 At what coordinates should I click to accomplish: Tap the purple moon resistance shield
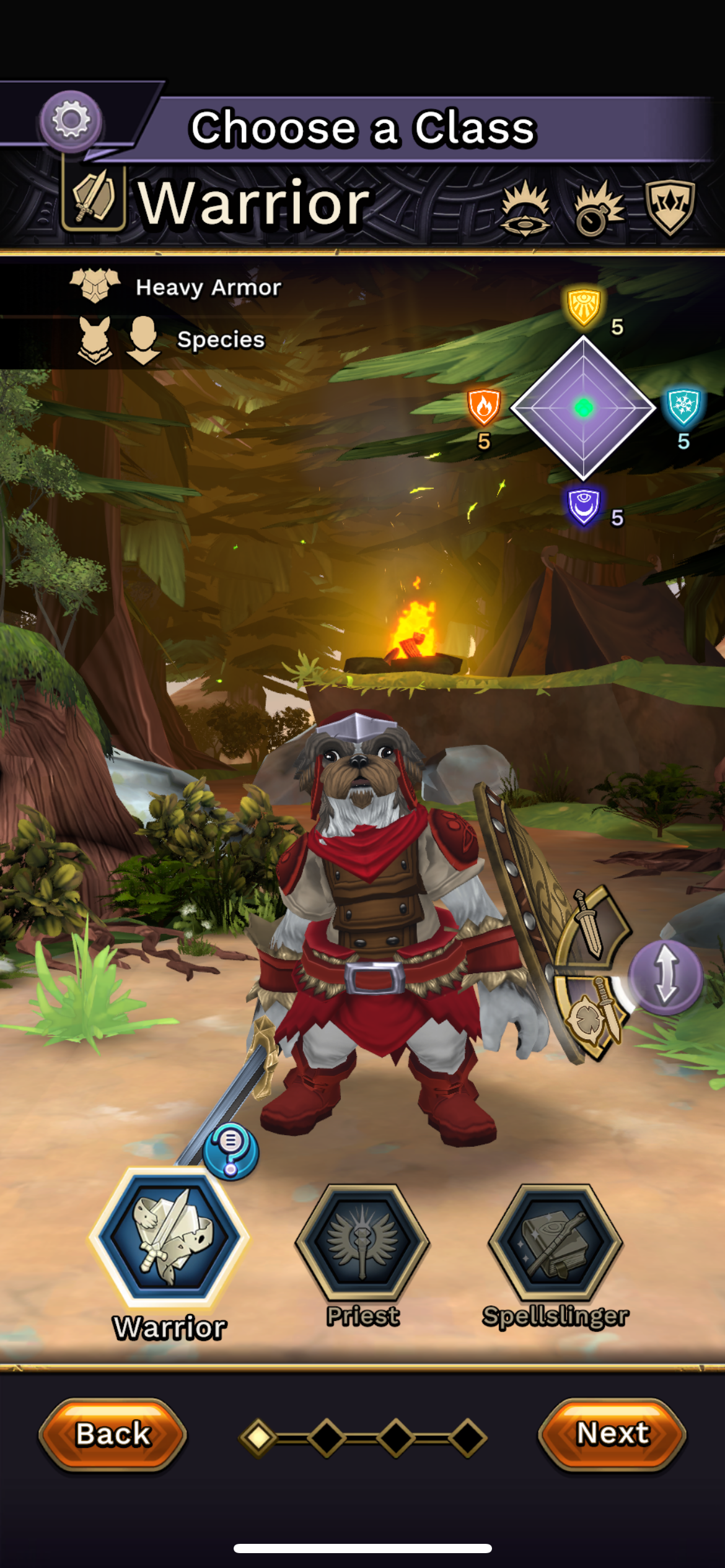[583, 505]
